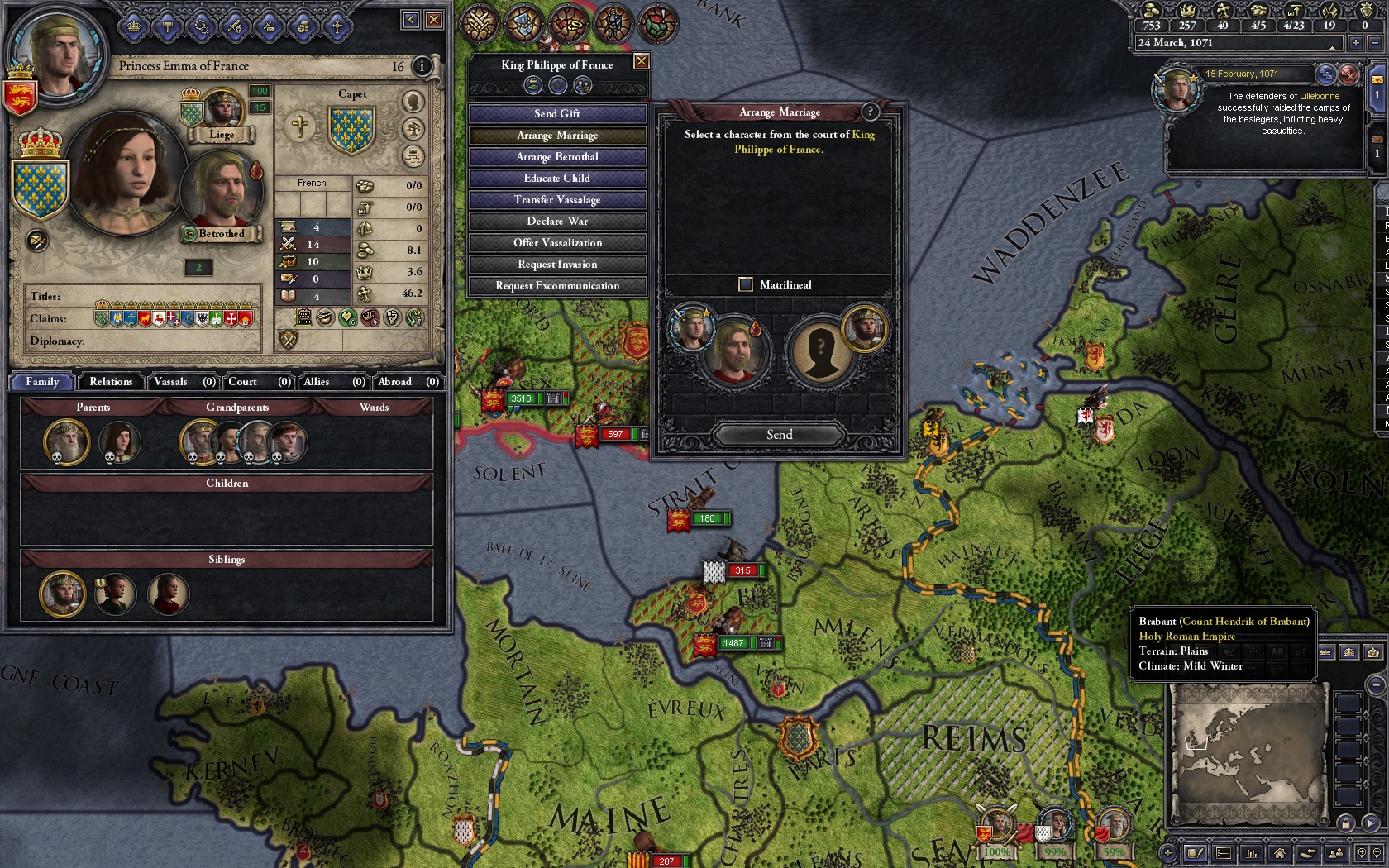Select Request Invasion action
The height and width of the screenshot is (868, 1389).
(x=557, y=265)
